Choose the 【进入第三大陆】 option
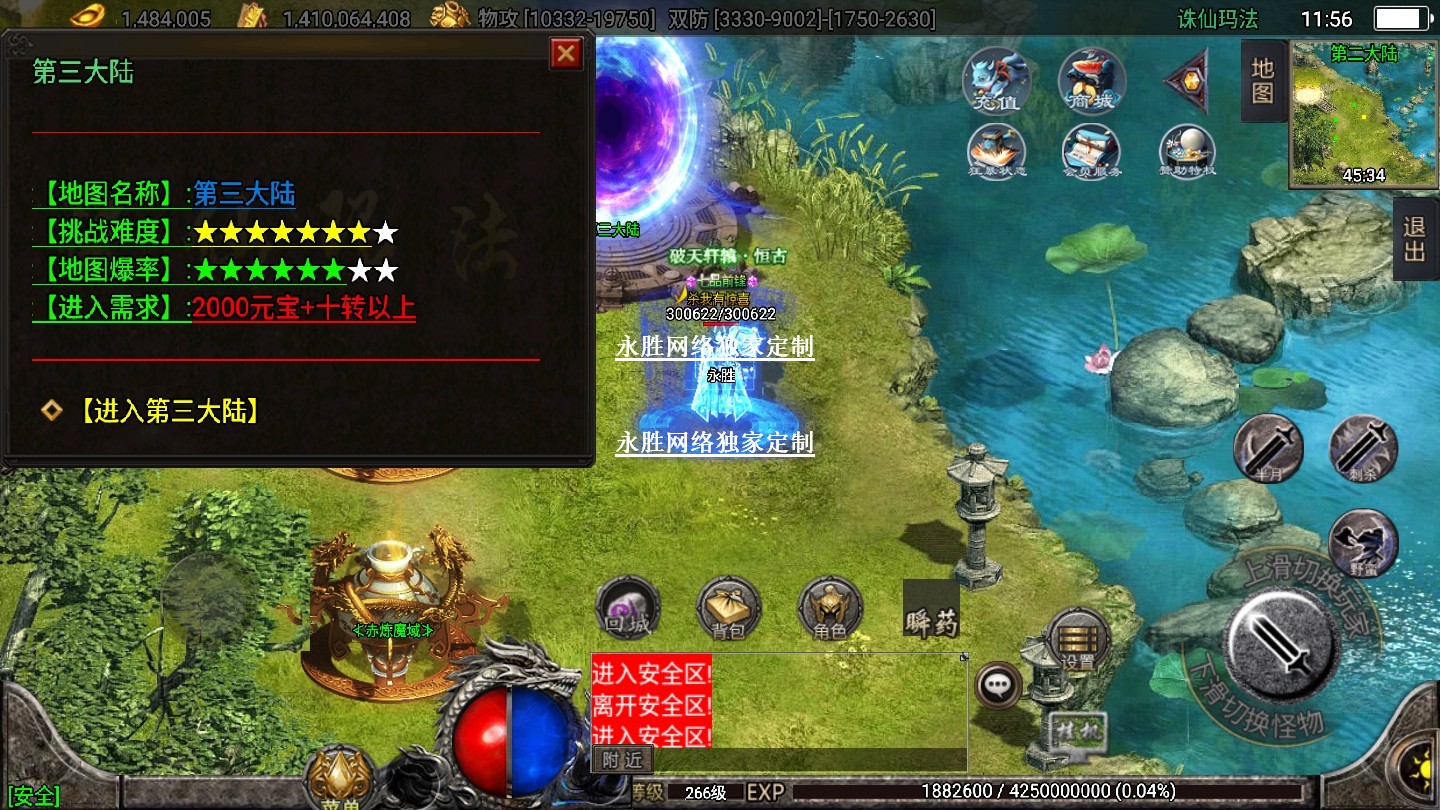1440x810 pixels. pos(168,411)
